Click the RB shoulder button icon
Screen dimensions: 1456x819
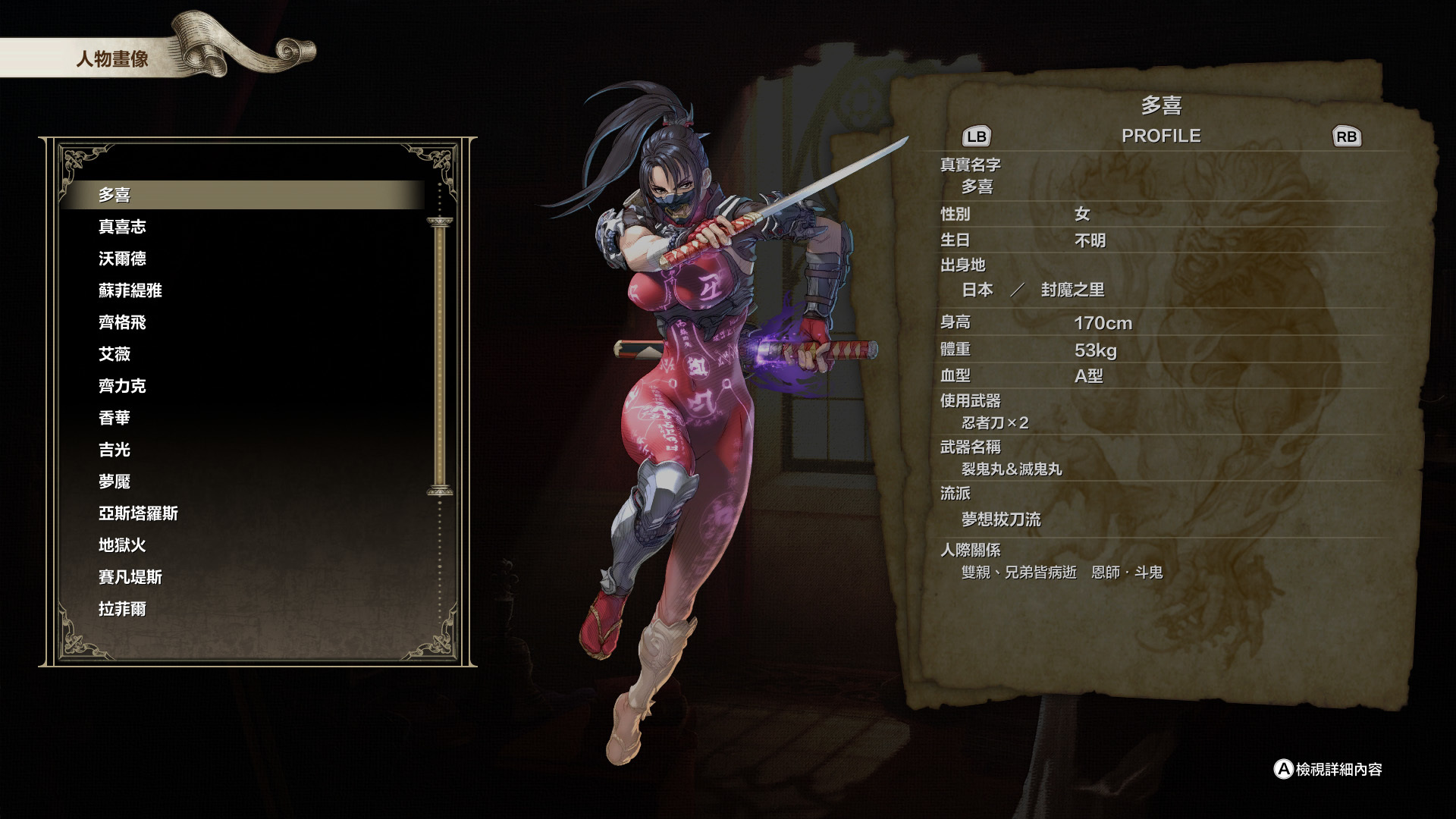[x=1346, y=136]
